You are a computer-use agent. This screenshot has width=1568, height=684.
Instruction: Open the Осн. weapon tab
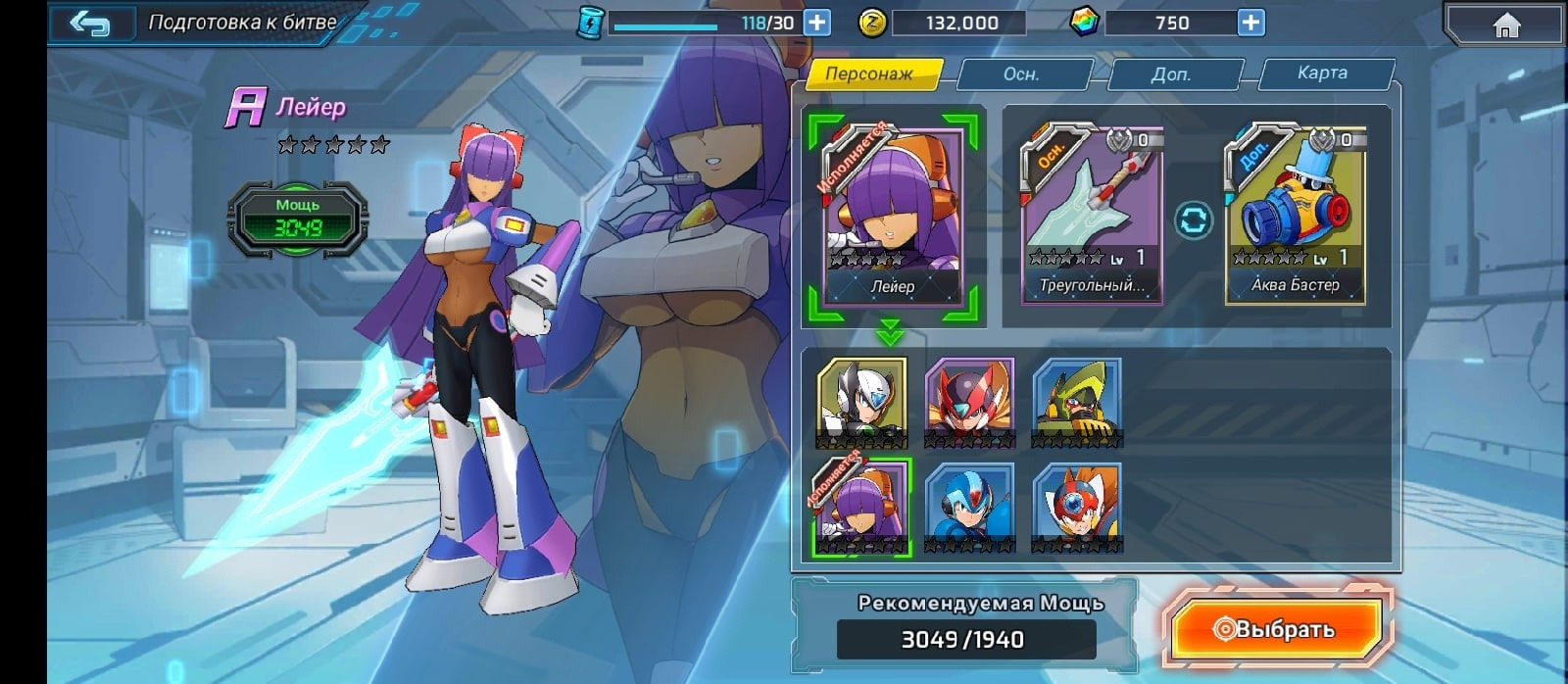pyautogui.click(x=1021, y=73)
